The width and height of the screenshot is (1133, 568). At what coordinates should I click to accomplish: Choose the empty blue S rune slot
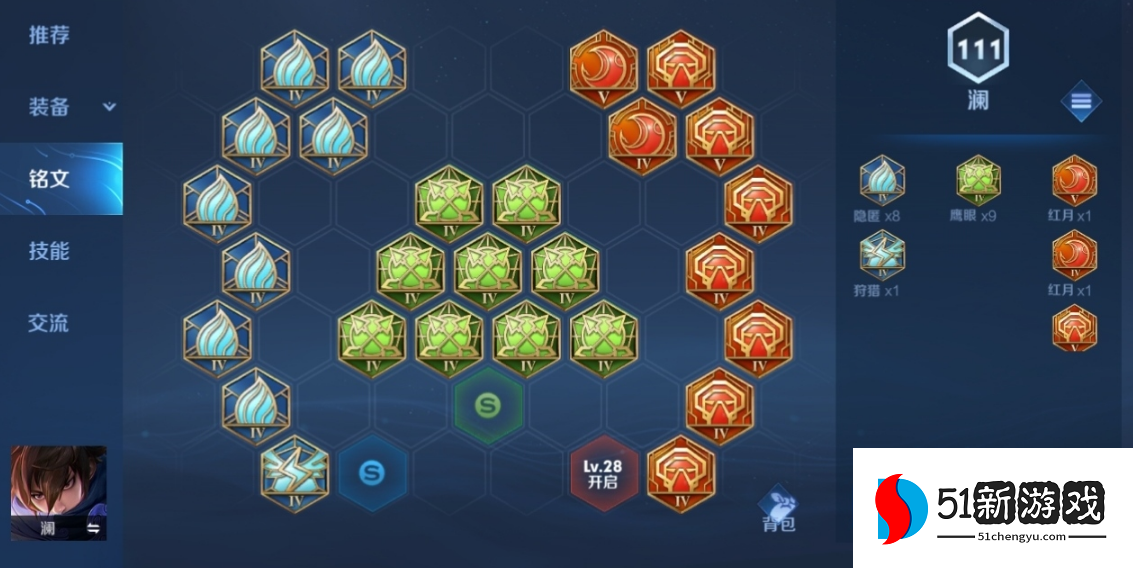pos(371,472)
